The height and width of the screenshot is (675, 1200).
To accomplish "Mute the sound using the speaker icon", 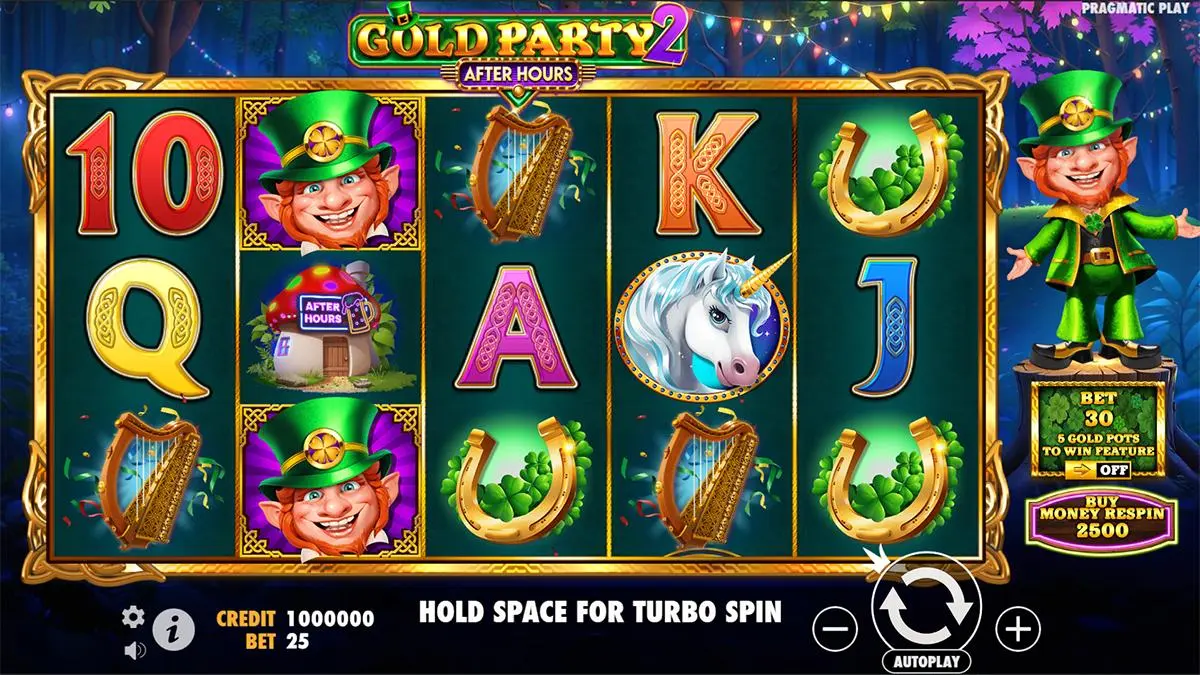I will pos(133,650).
